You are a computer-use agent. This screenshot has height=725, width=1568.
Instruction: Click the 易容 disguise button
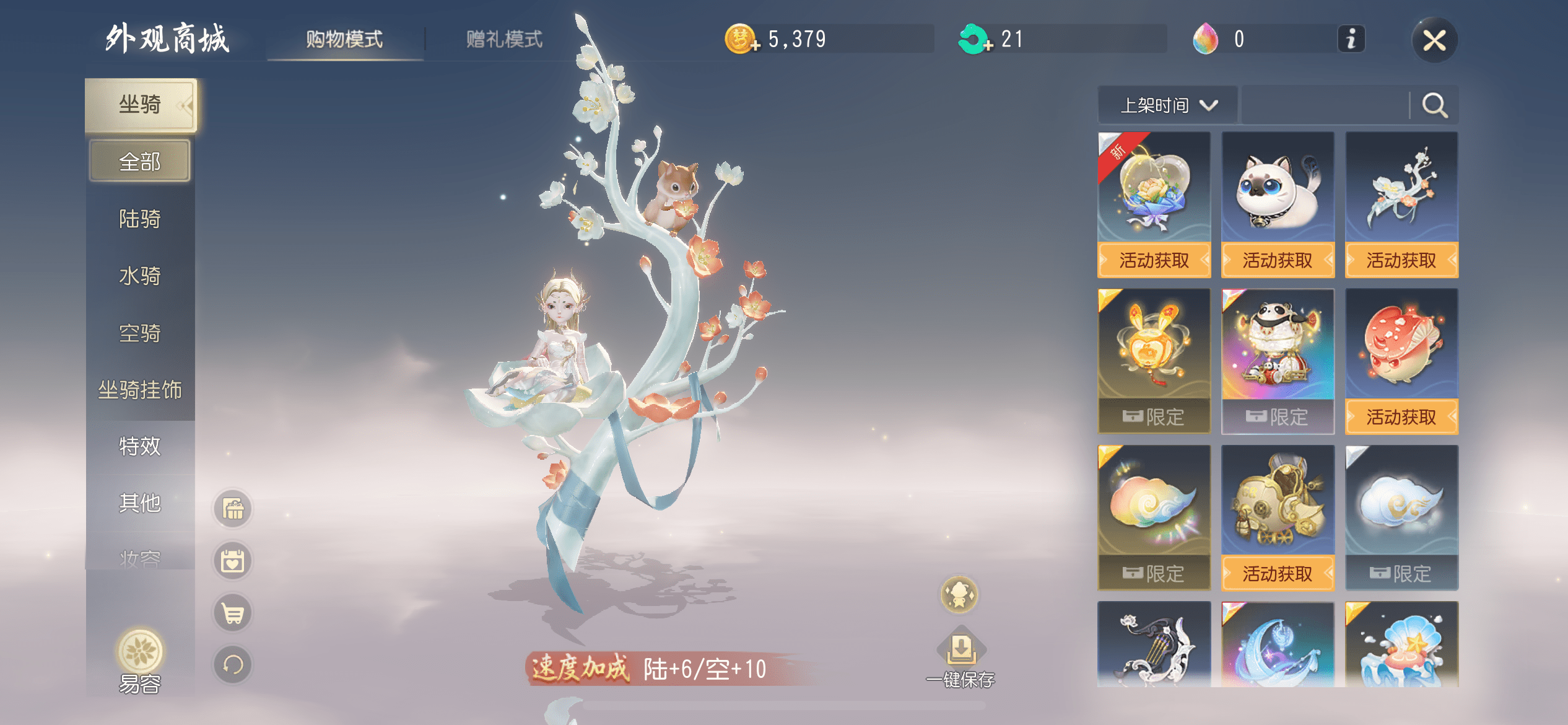pos(140,661)
